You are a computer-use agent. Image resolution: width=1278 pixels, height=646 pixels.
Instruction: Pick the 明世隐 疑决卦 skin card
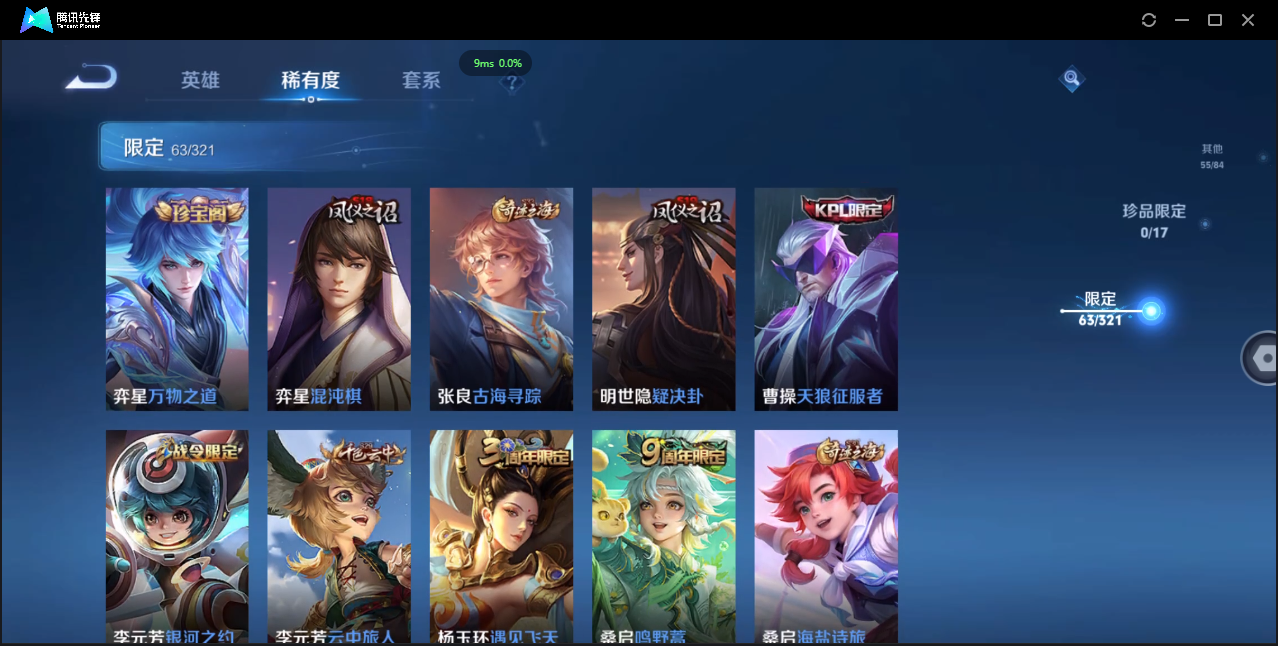point(663,299)
